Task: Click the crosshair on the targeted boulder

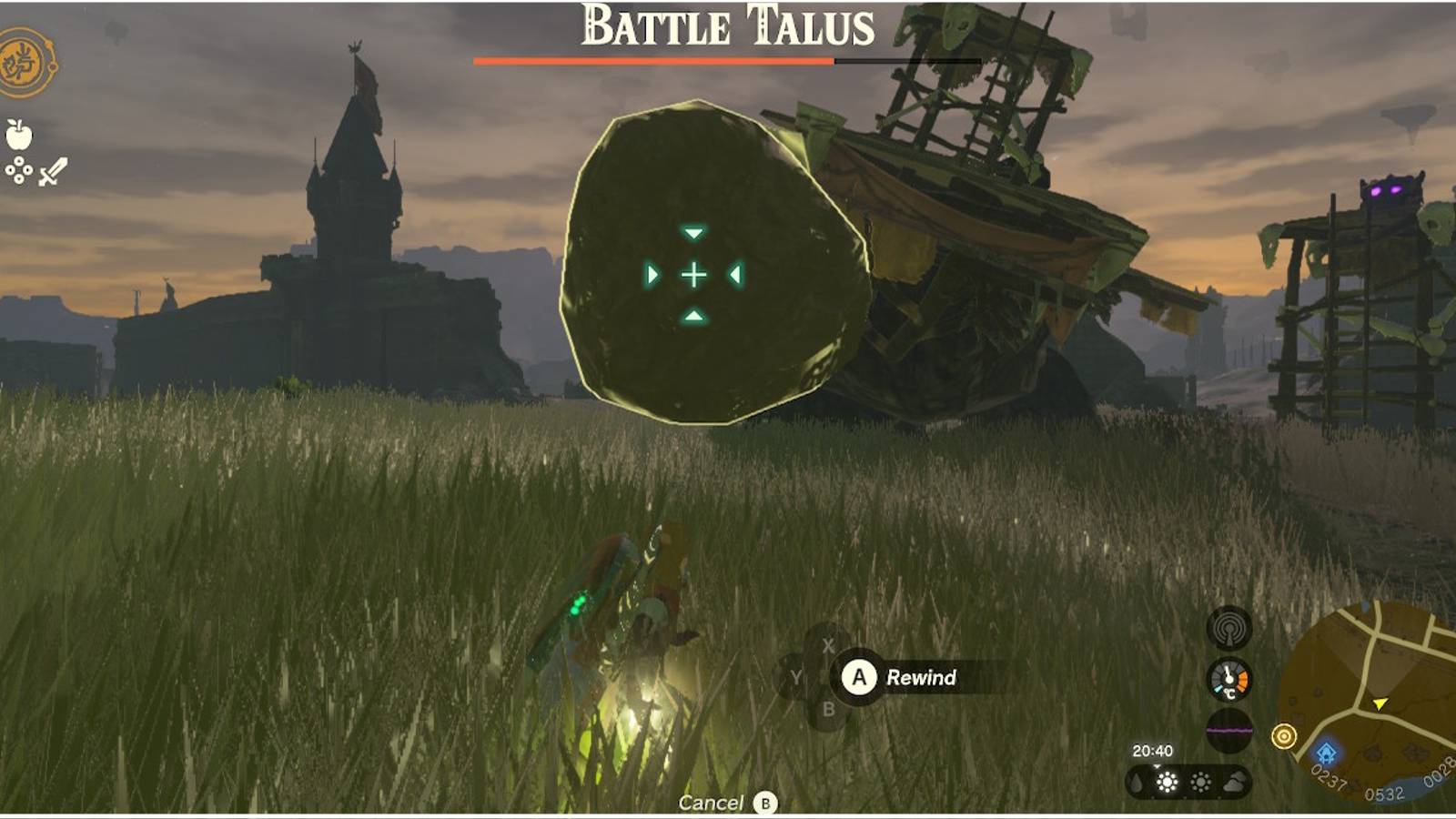Action: click(694, 274)
